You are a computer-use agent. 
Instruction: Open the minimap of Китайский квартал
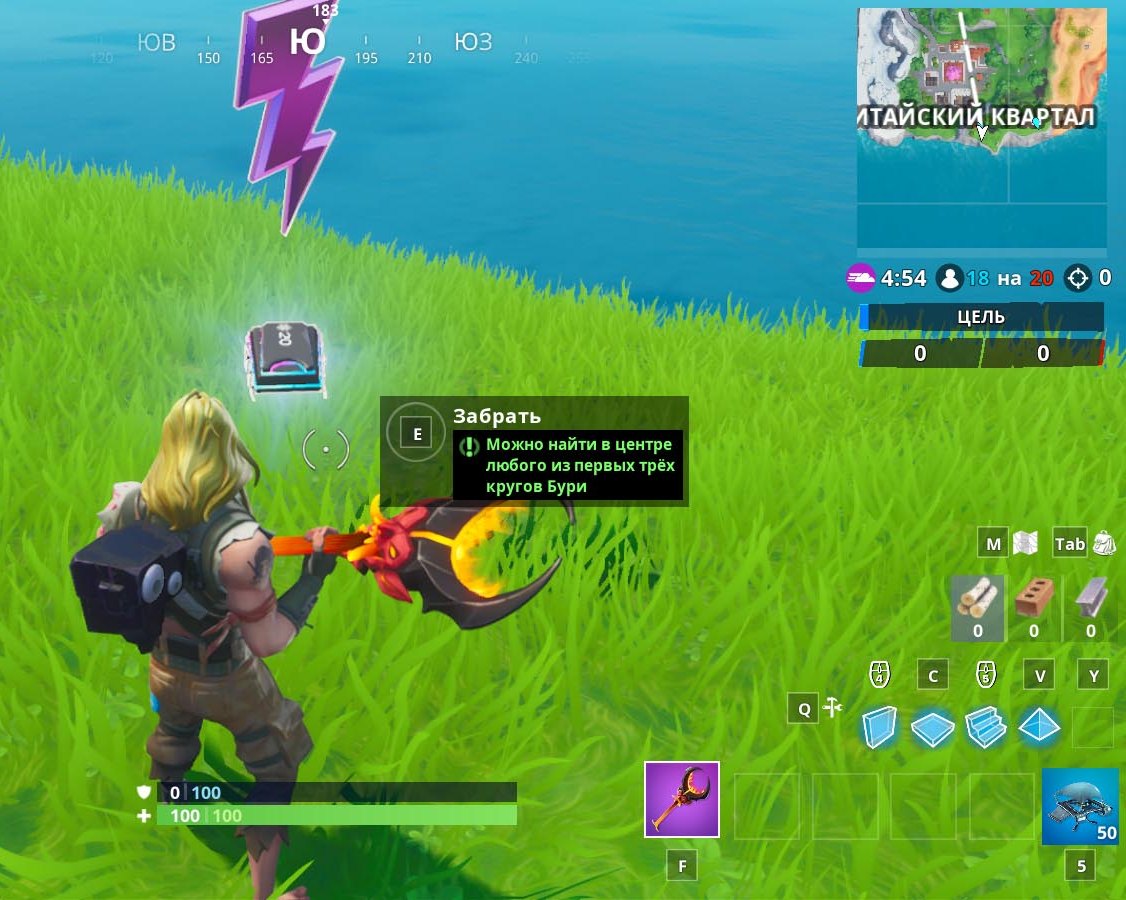point(982,128)
